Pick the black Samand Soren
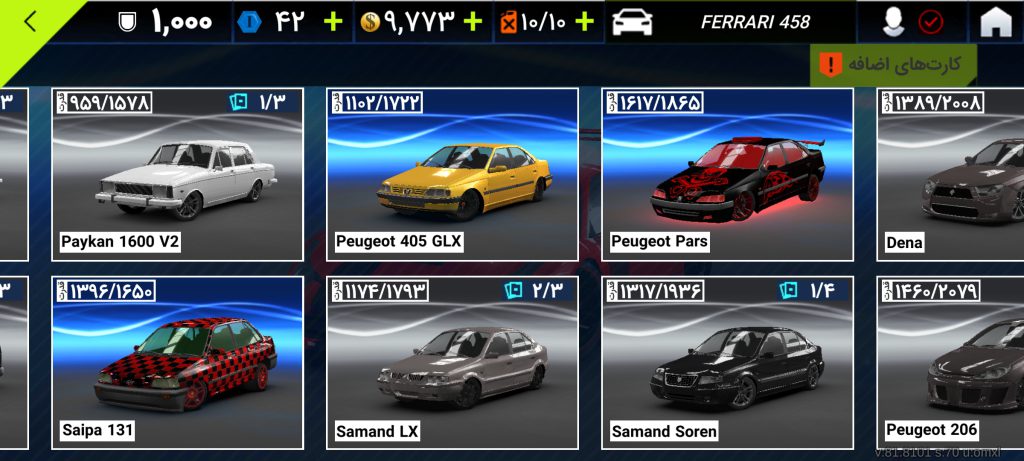This screenshot has width=1024, height=461. point(727,363)
